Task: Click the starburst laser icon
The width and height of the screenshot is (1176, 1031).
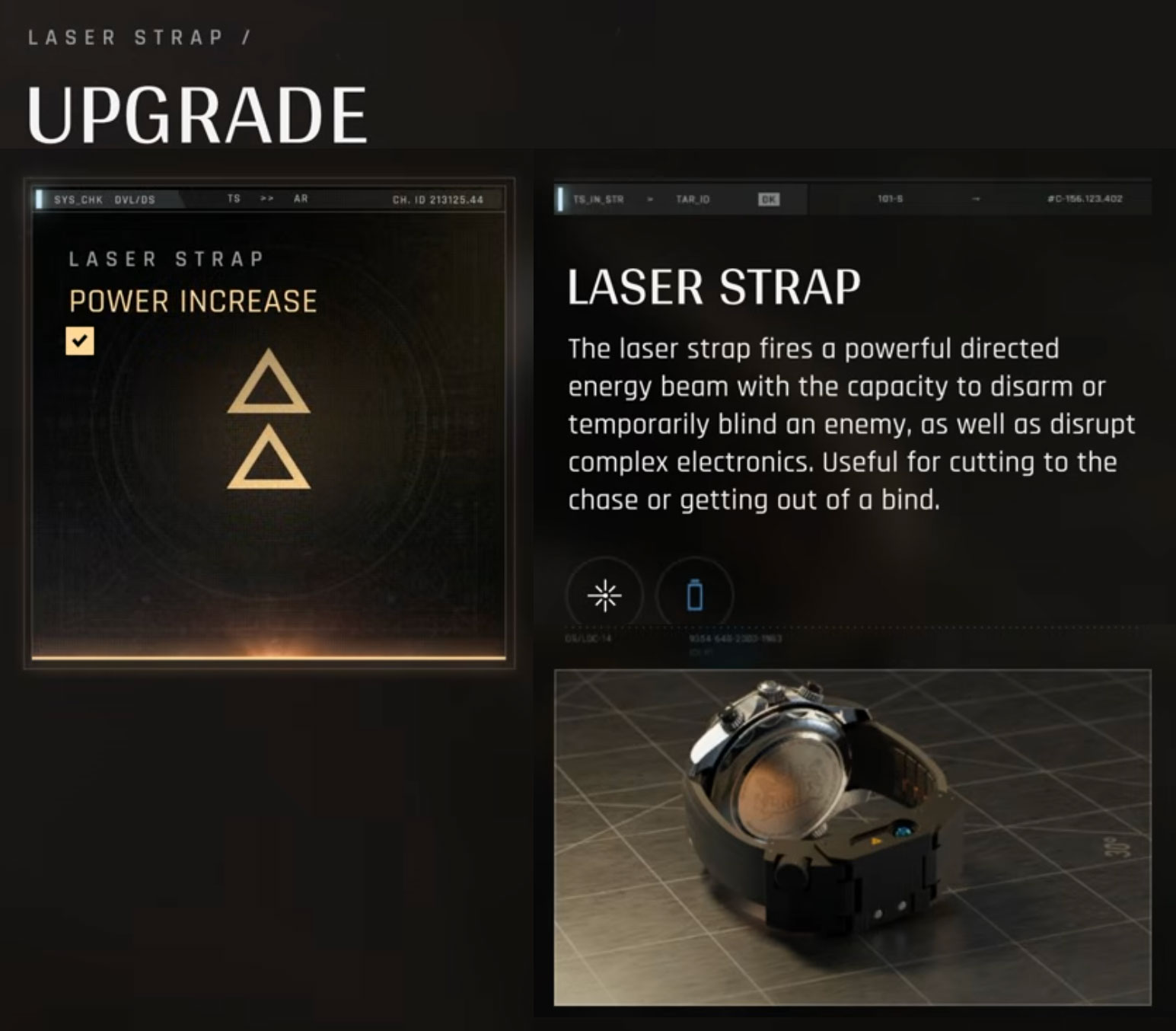Action: click(x=604, y=595)
